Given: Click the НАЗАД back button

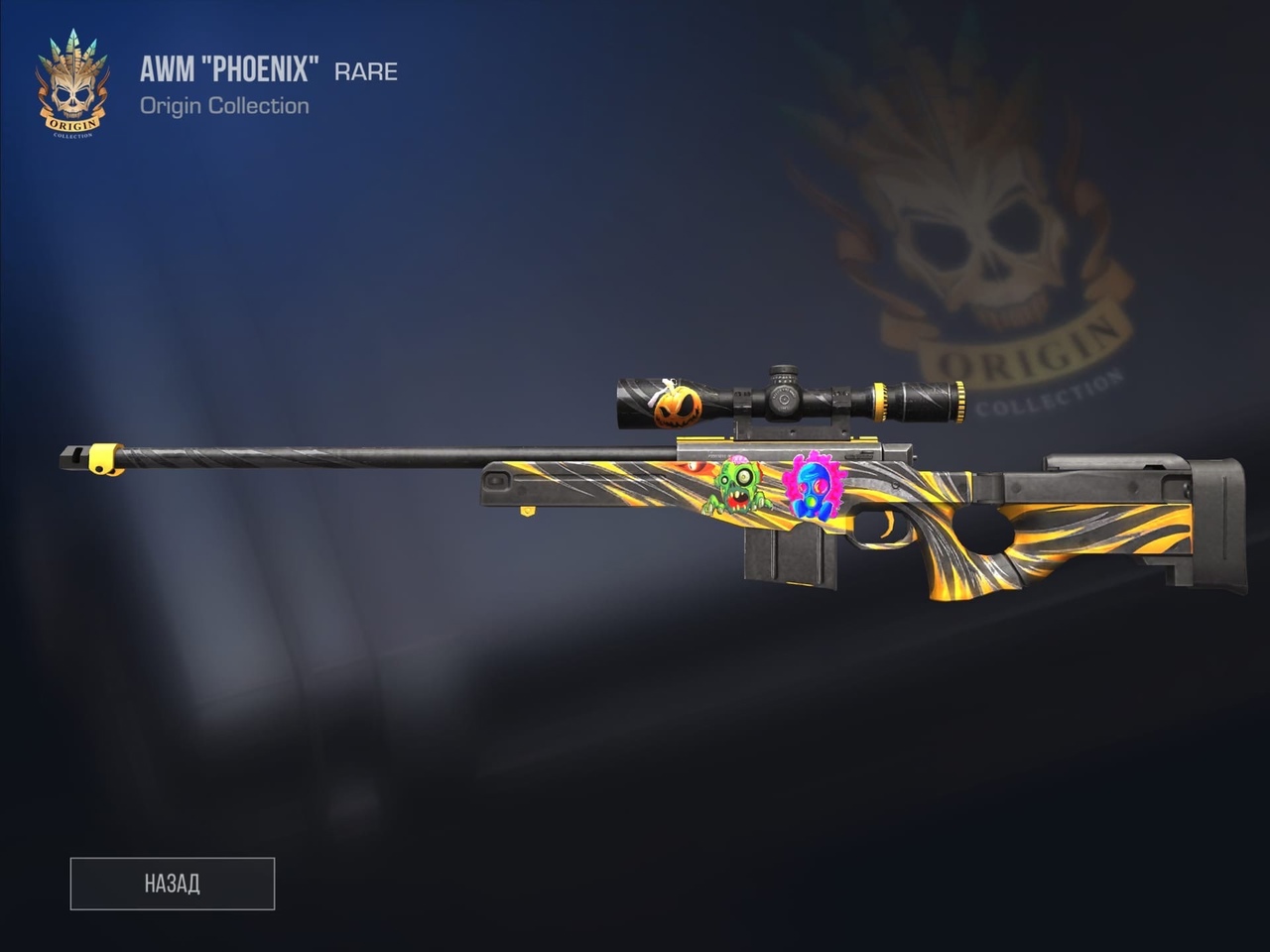Looking at the screenshot, I should tap(173, 884).
